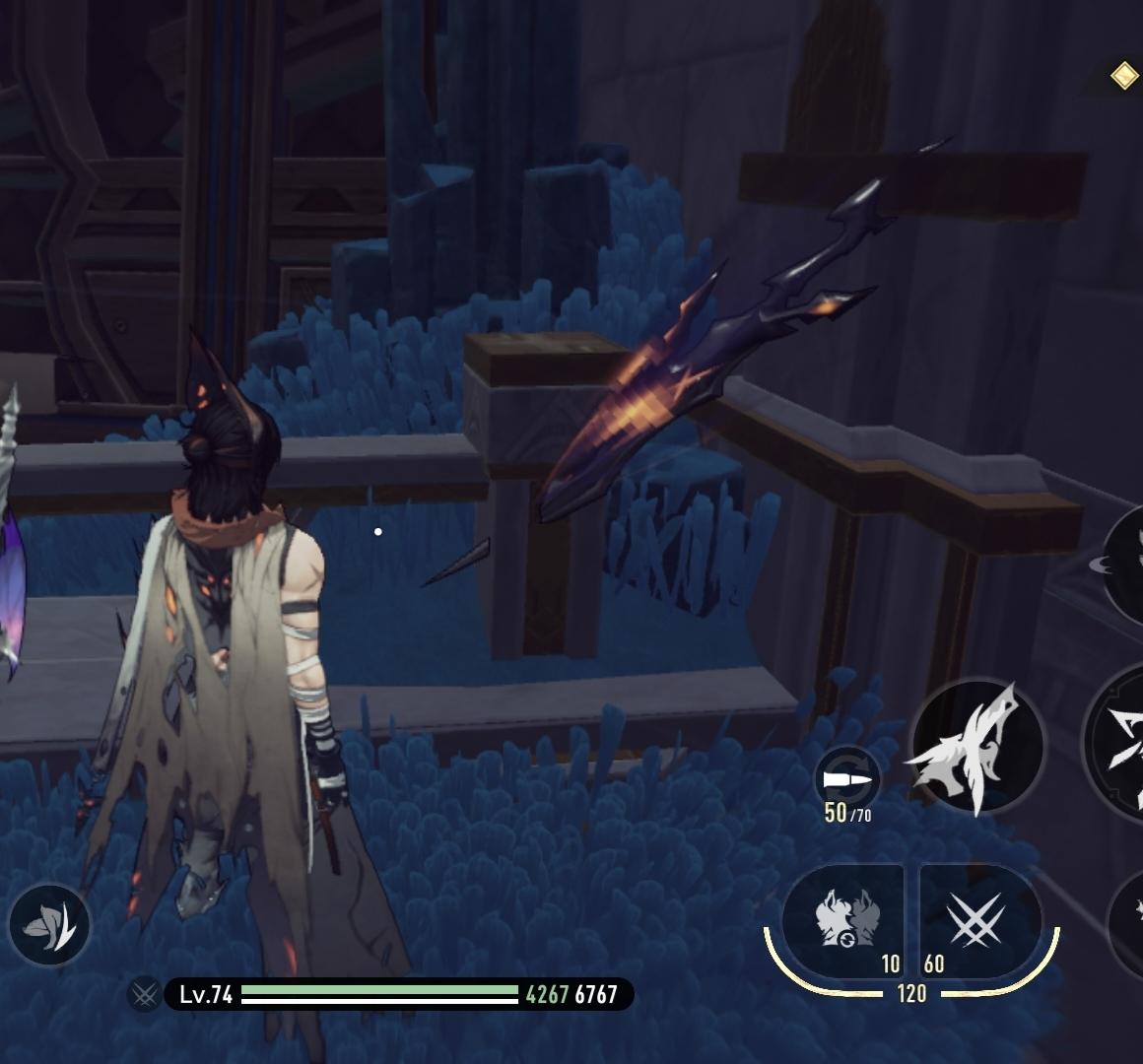Screen dimensions: 1143x1064
Task: Tap the reload bullet button
Action: pyautogui.click(x=847, y=780)
